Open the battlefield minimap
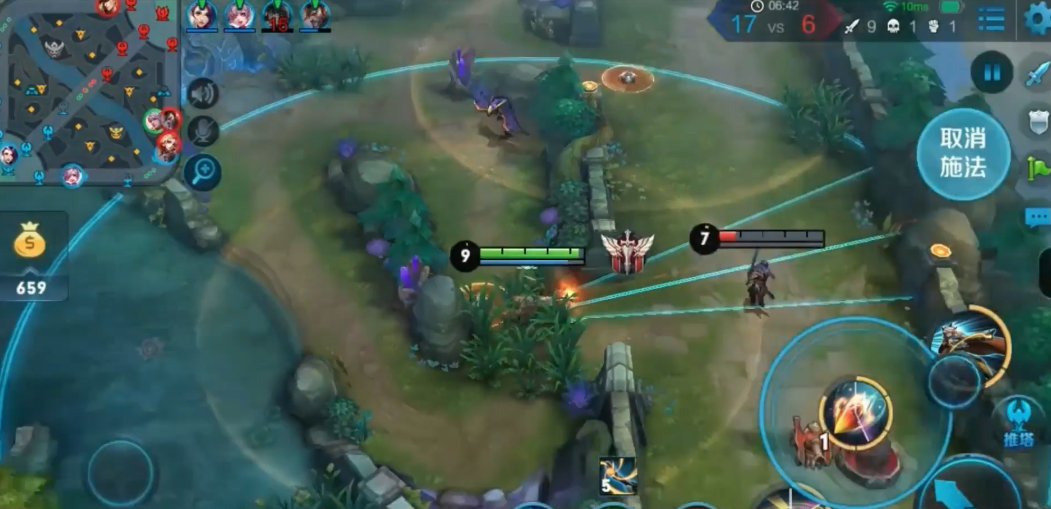The image size is (1051, 509). click(x=88, y=90)
